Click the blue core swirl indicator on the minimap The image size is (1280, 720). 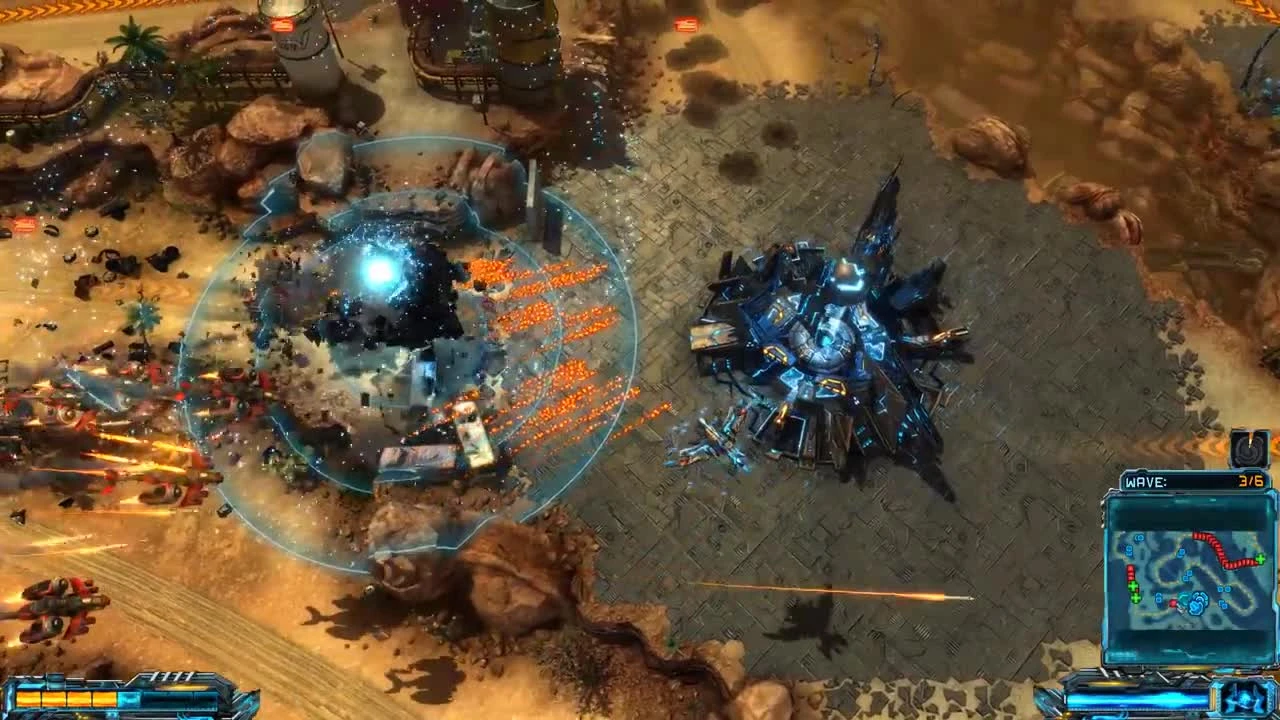pos(1197,602)
